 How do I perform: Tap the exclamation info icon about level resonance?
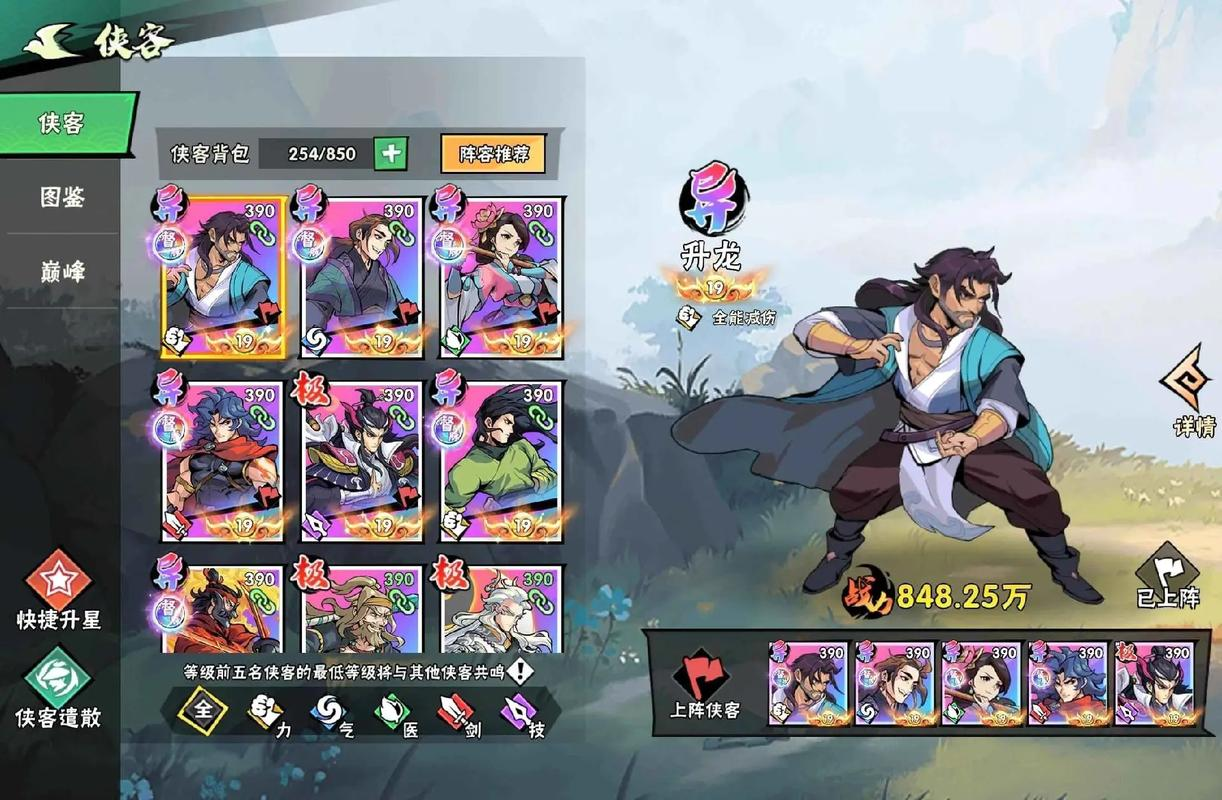click(x=519, y=671)
